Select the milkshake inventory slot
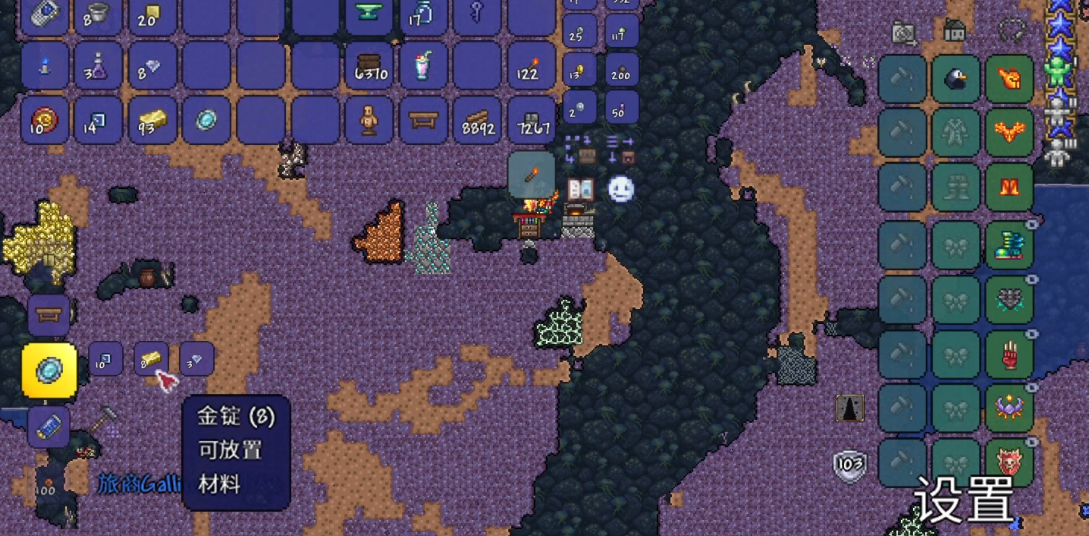The image size is (1089, 536). tap(422, 66)
